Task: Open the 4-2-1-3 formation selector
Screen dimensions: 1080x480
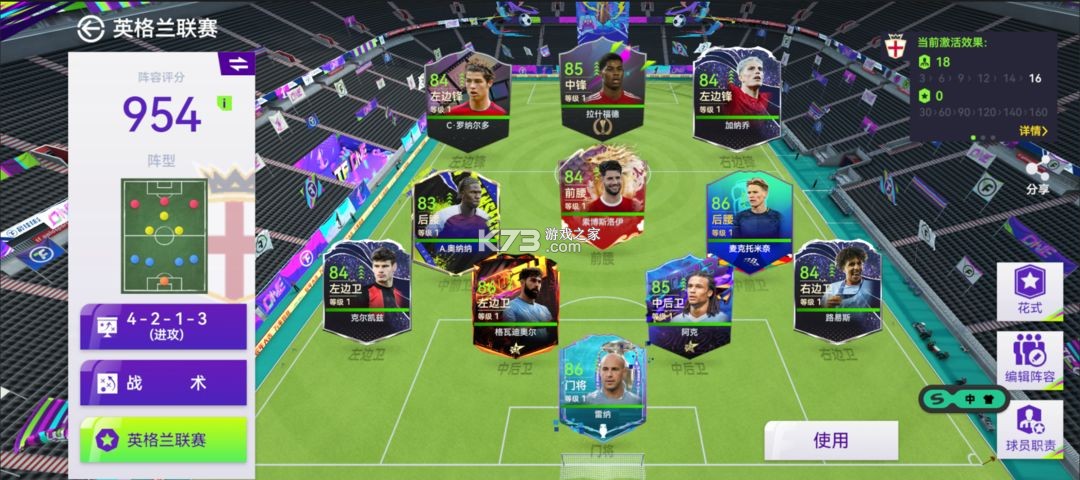Action: click(163, 326)
